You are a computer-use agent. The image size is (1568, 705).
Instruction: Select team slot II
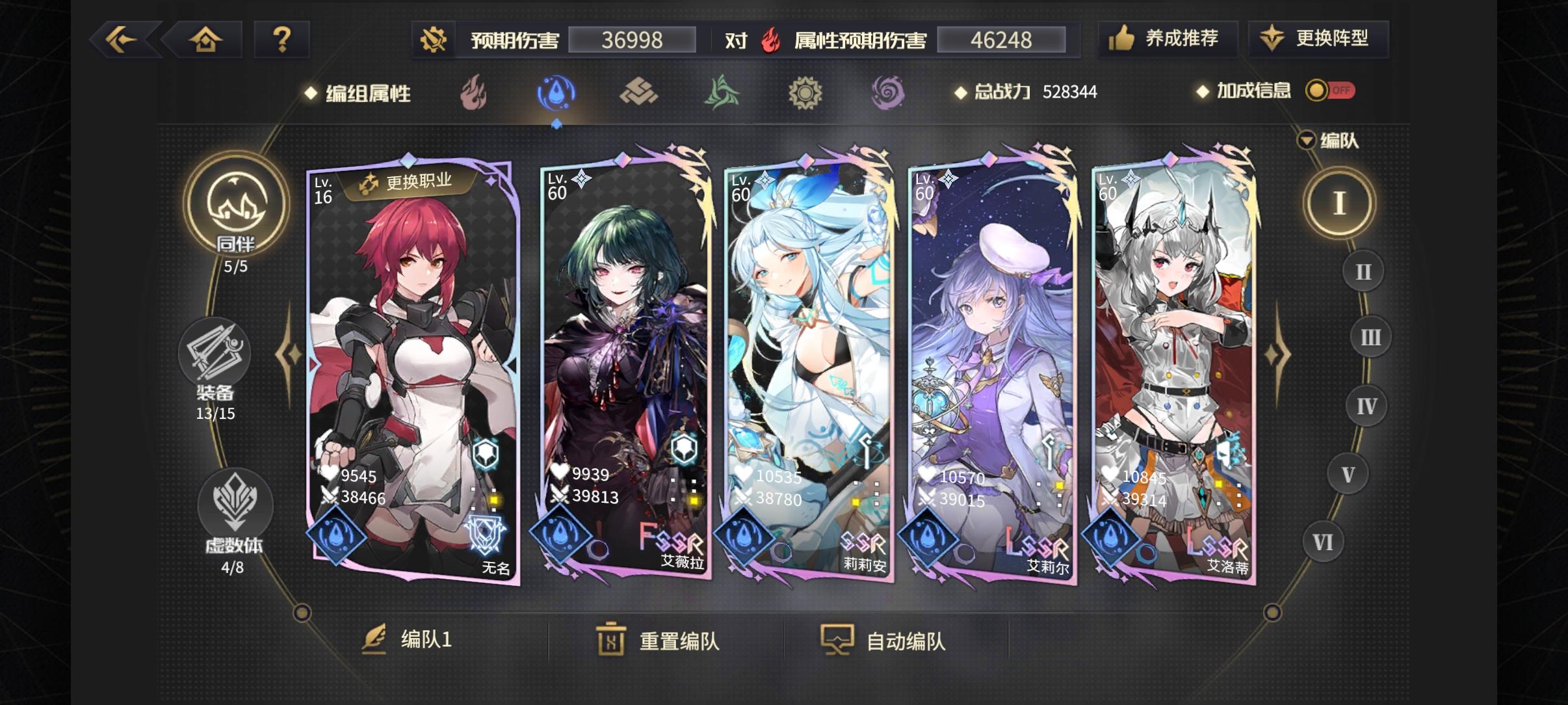[x=1363, y=272]
